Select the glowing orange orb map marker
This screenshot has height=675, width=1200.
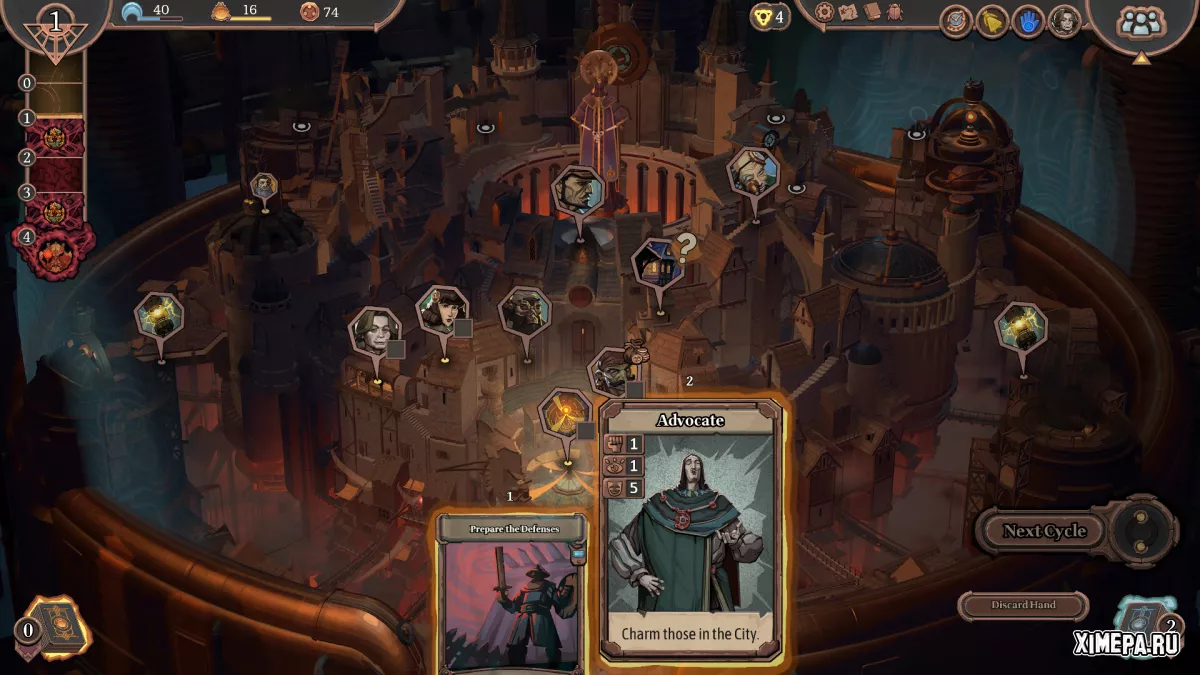coord(565,414)
